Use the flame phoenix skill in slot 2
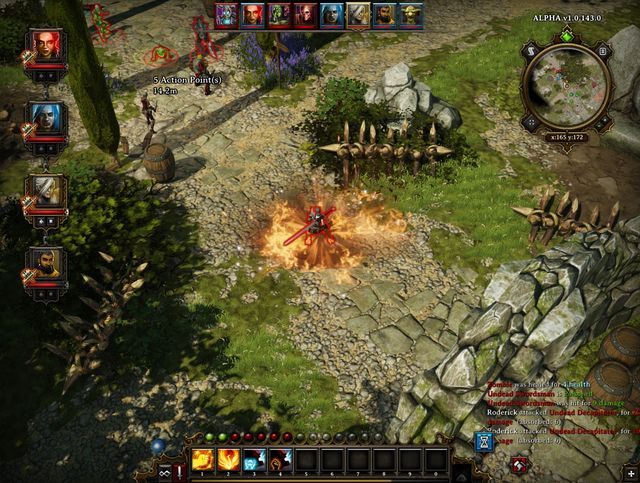Viewport: 640px width, 483px height. (228, 460)
